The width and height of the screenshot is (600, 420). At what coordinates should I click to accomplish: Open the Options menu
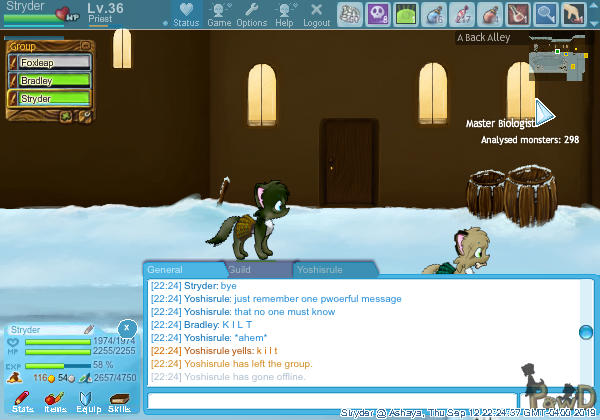pos(251,13)
